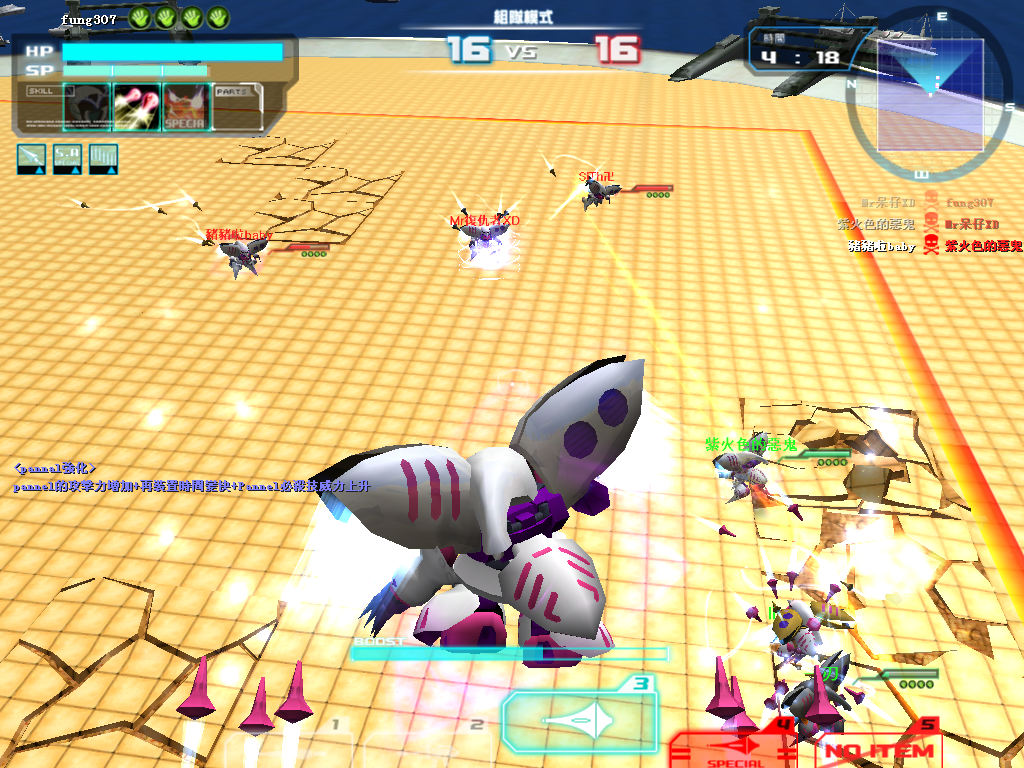Activate the SPECIAL skill icon with red mech
Viewport: 1024px width, 768px height.
tap(185, 107)
